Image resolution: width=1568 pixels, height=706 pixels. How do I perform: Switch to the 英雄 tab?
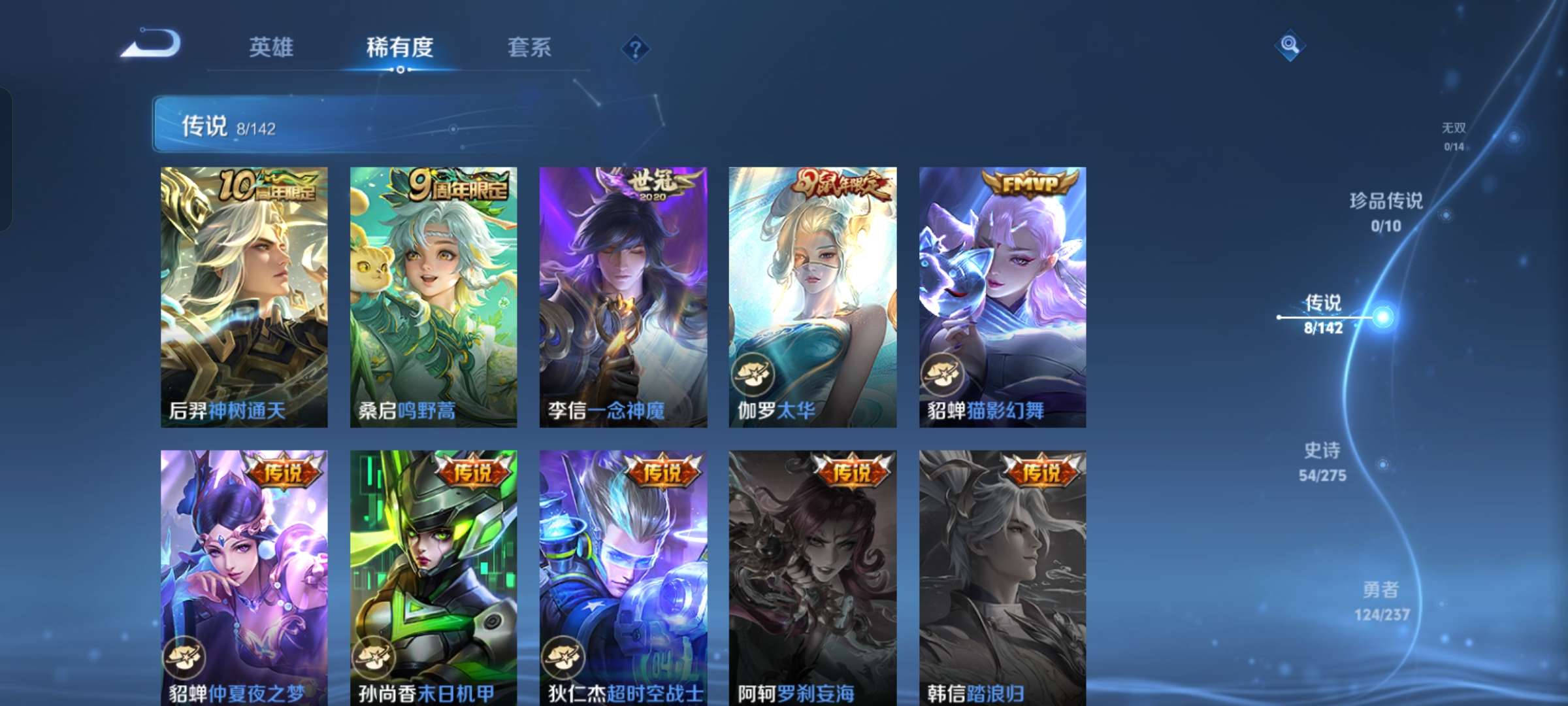click(x=272, y=47)
